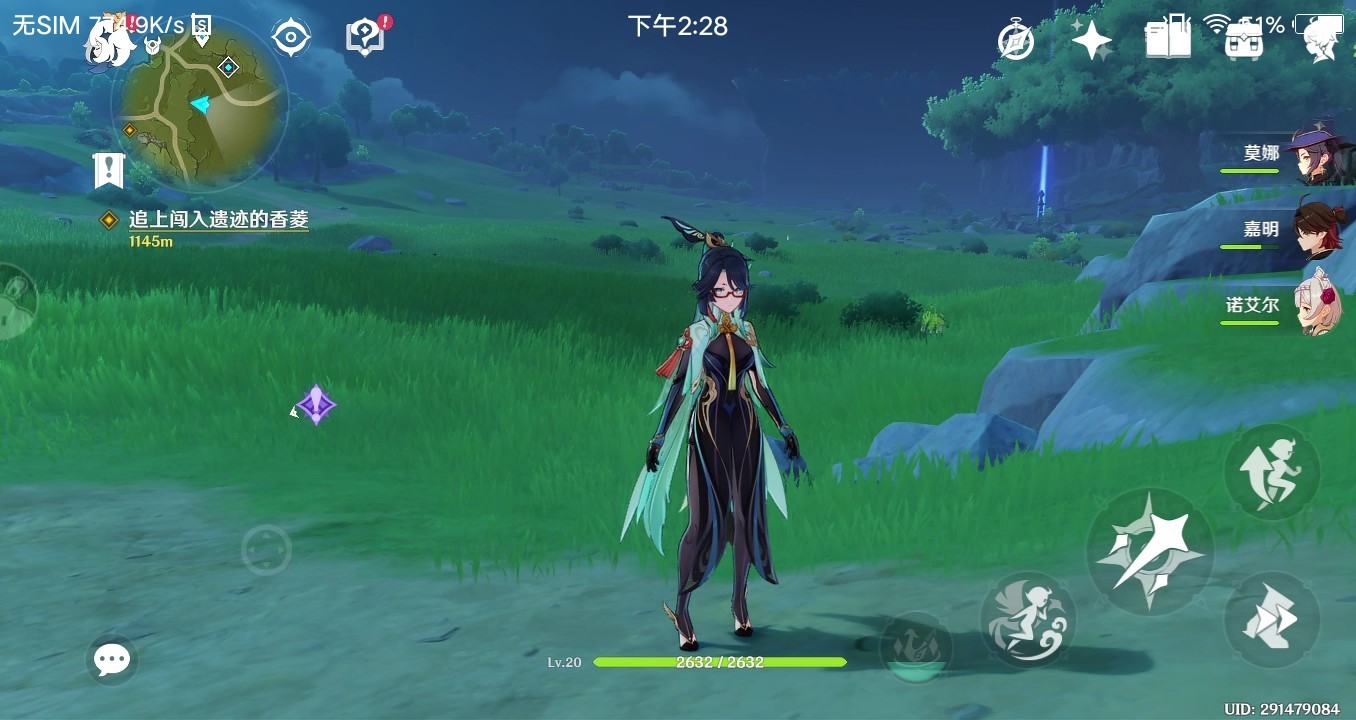
Task: Activate the elemental skill button
Action: click(x=1027, y=620)
